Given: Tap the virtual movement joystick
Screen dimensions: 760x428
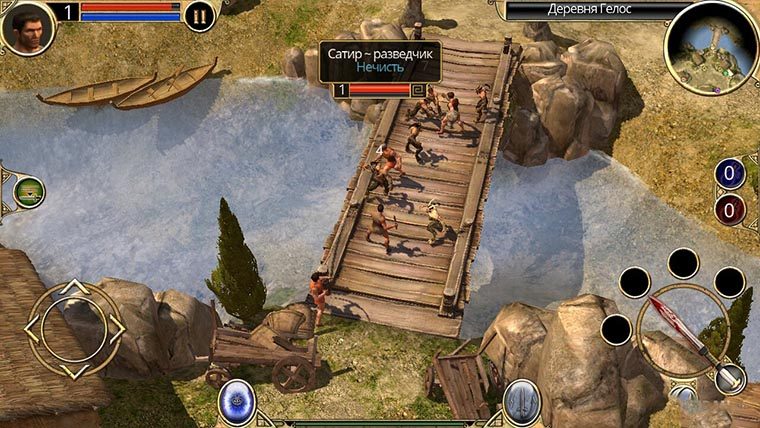Looking at the screenshot, I should 74,327.
